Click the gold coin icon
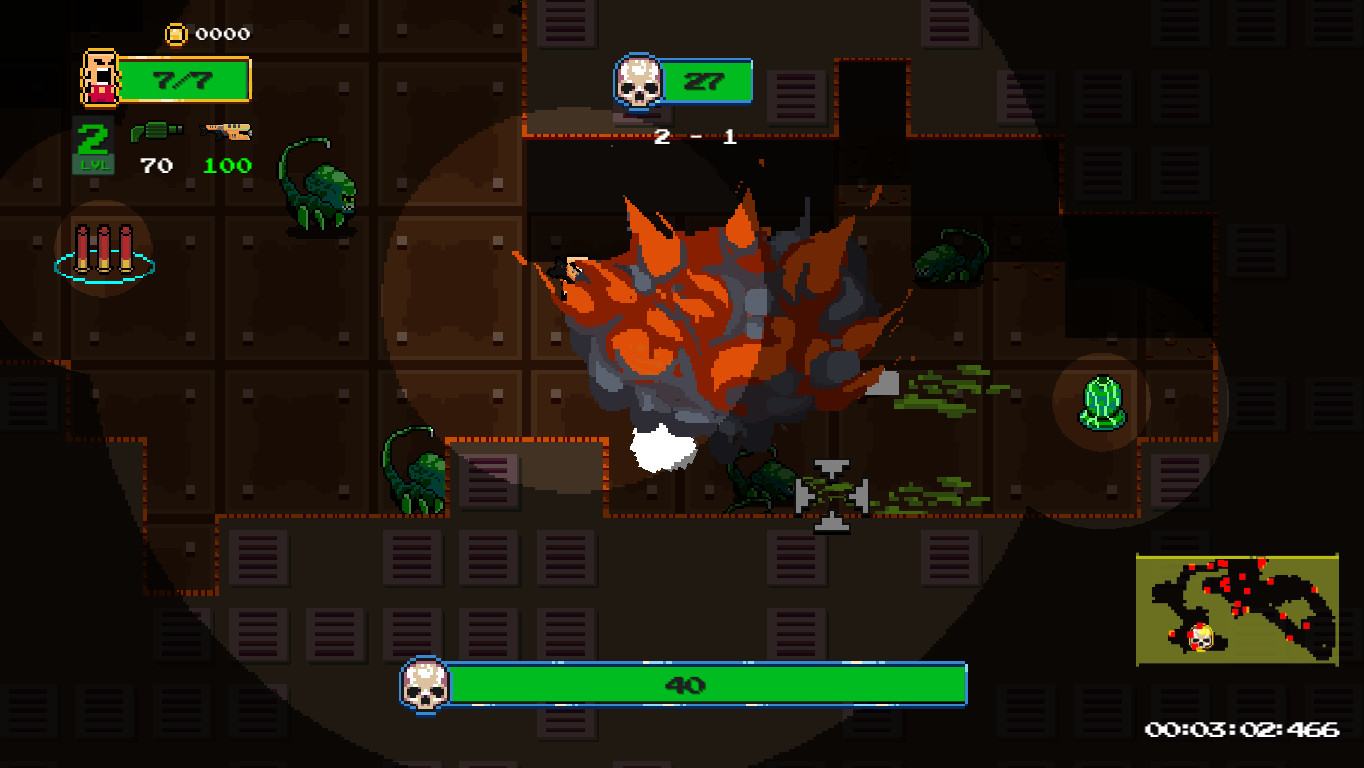This screenshot has height=768, width=1364. pos(176,34)
